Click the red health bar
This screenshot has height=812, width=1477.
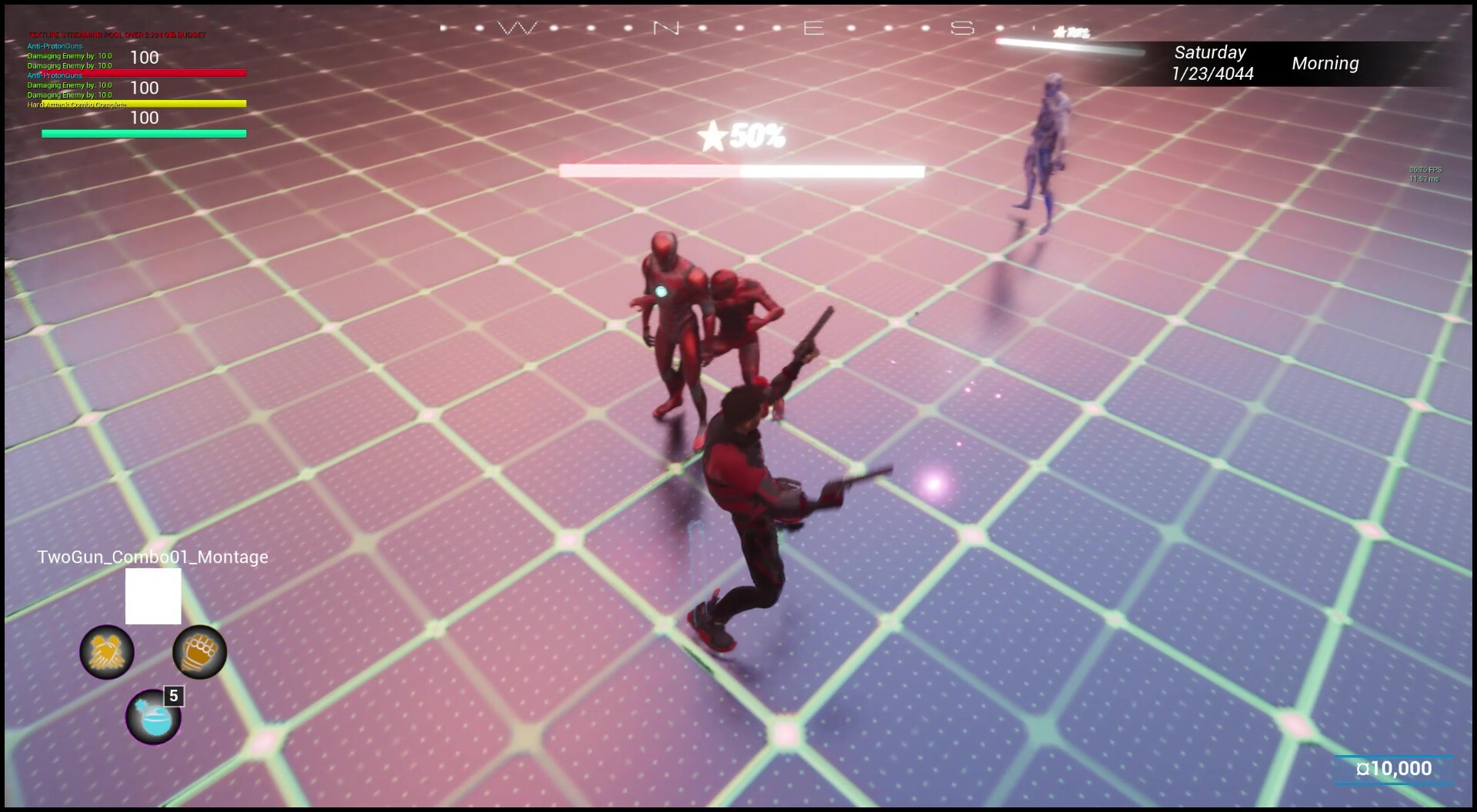pyautogui.click(x=142, y=72)
